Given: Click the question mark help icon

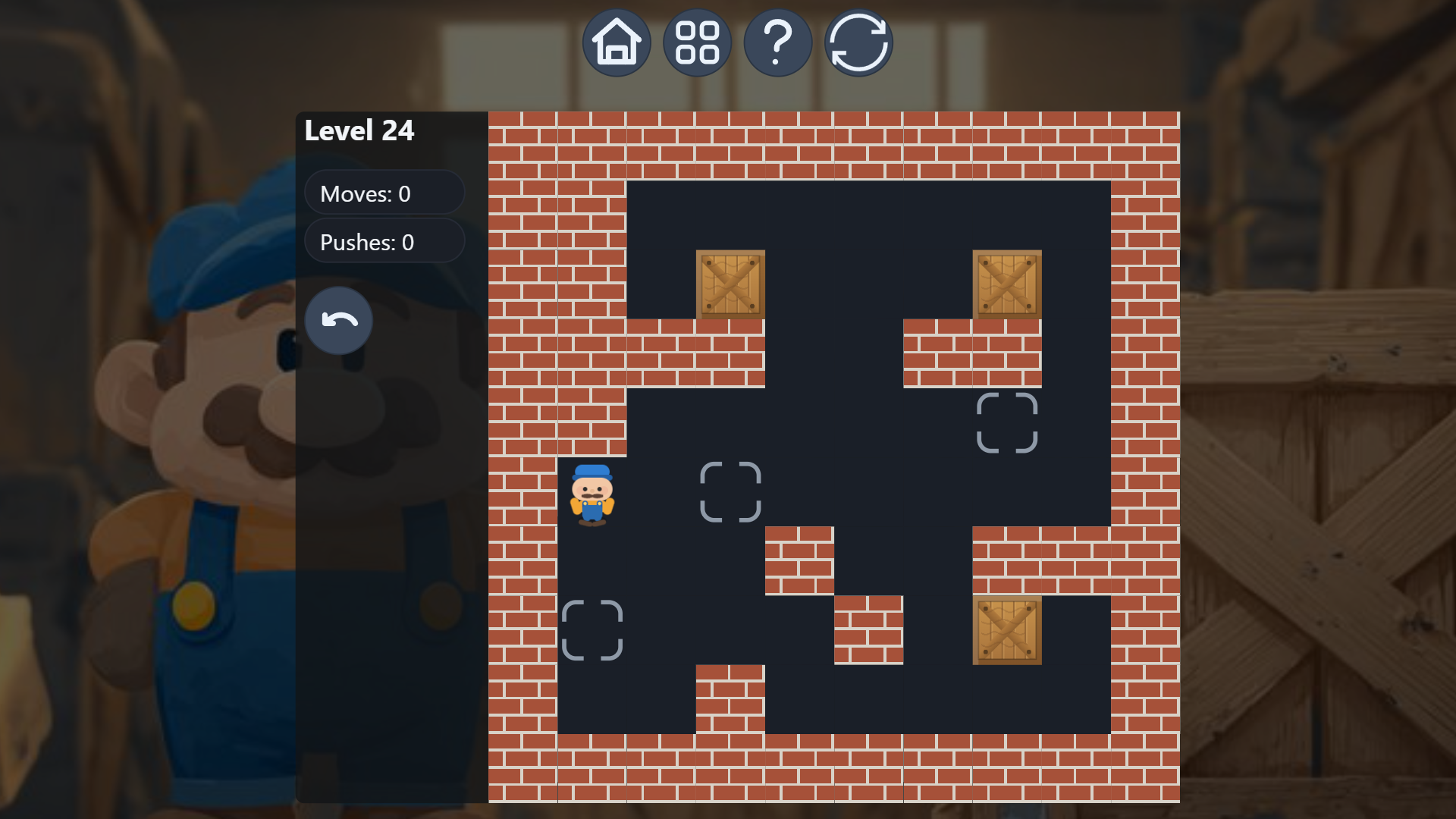Looking at the screenshot, I should pyautogui.click(x=778, y=42).
